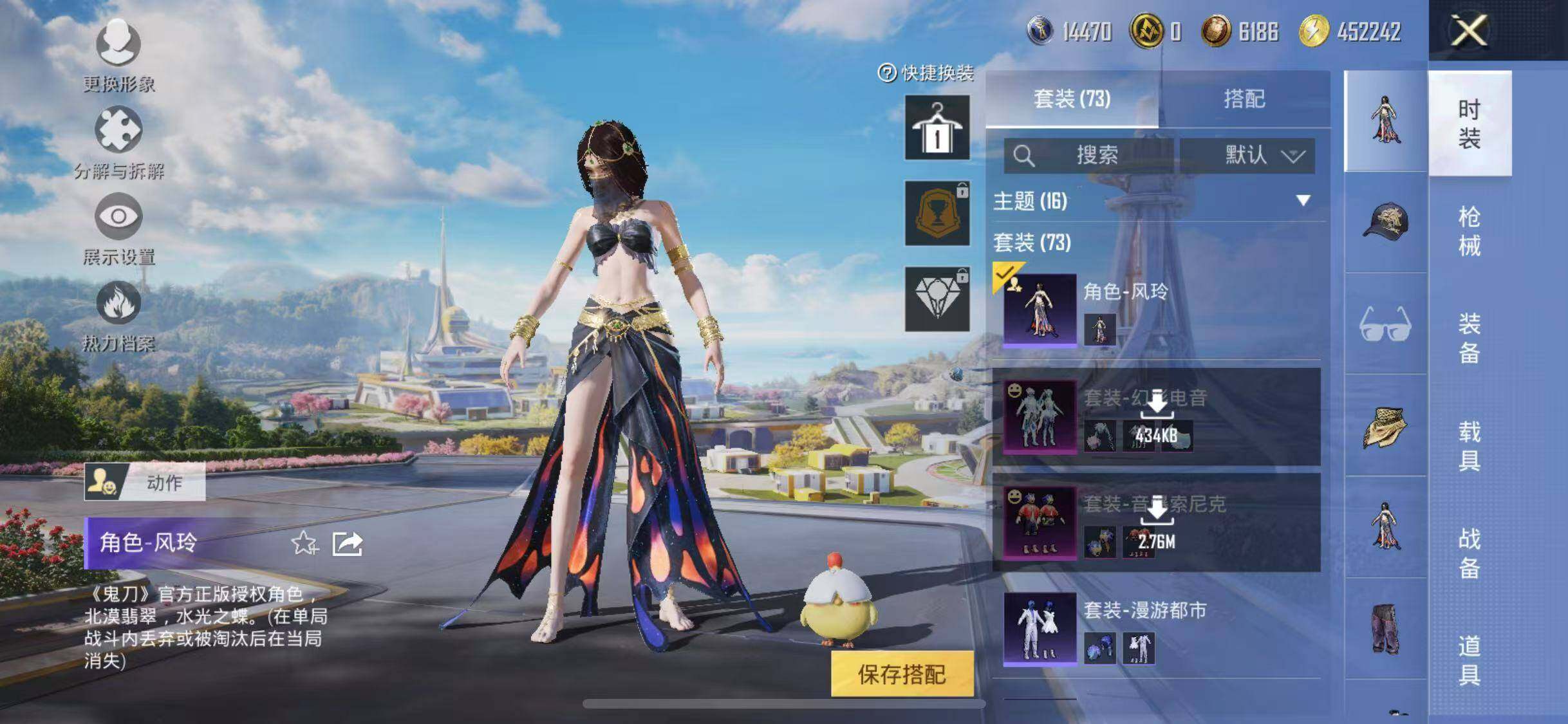Screen dimensions: 1568x724
Task: Select the 动作 emote button
Action: 145,482
